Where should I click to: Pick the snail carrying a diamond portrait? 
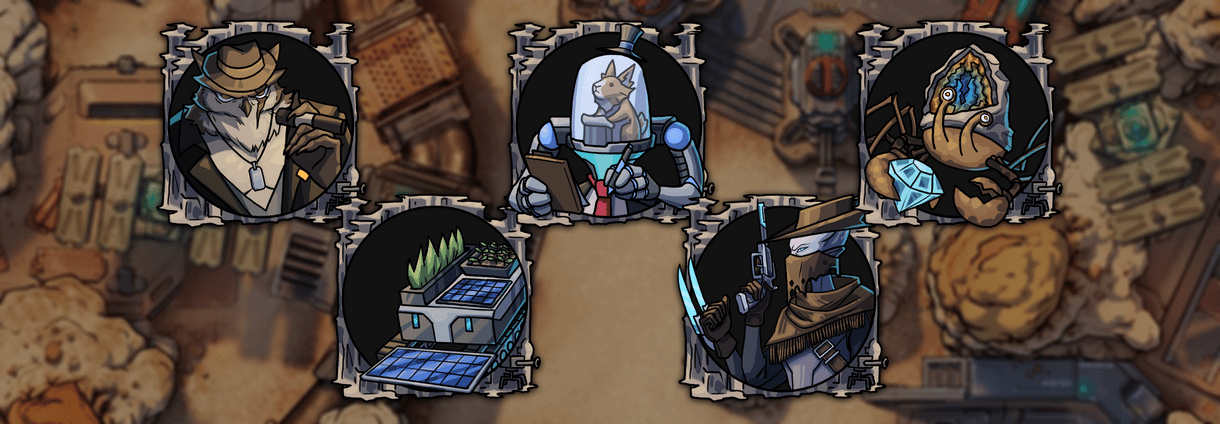[x=957, y=126]
